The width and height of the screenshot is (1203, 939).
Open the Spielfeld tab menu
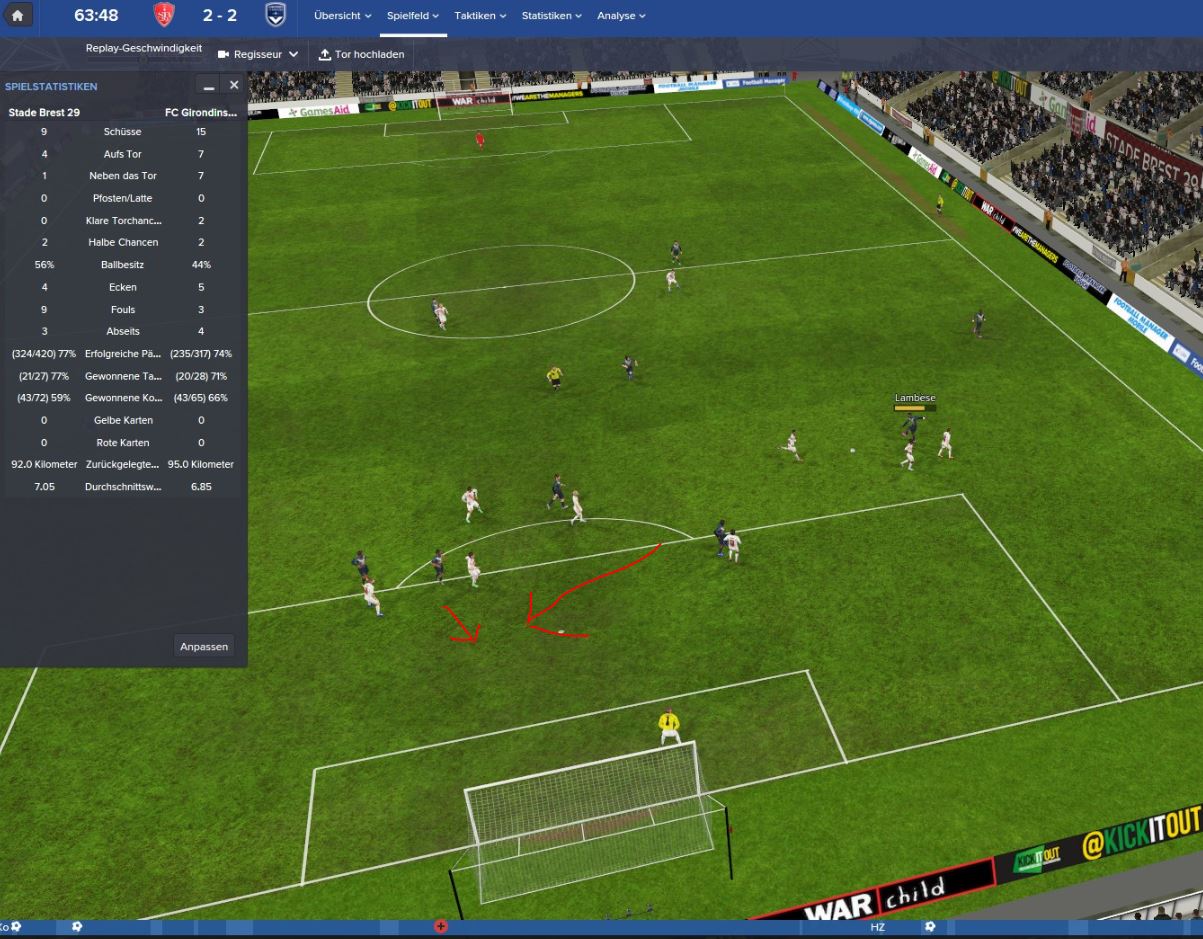click(413, 16)
